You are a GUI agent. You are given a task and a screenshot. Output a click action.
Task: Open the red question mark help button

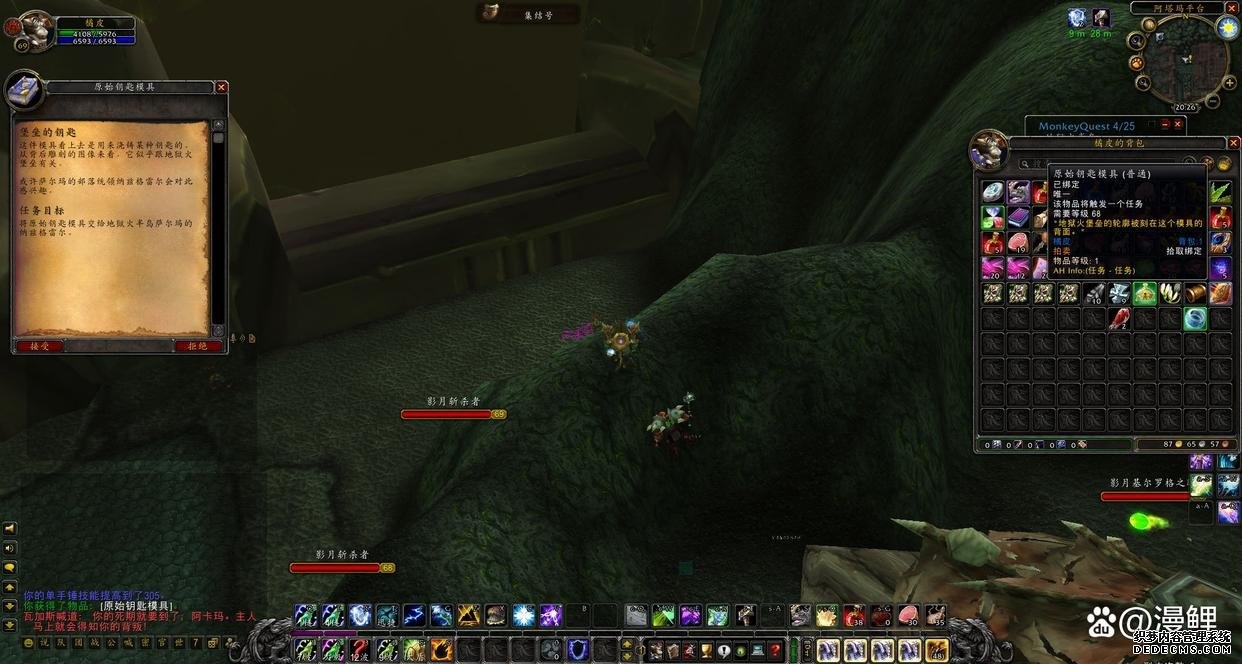(x=775, y=651)
